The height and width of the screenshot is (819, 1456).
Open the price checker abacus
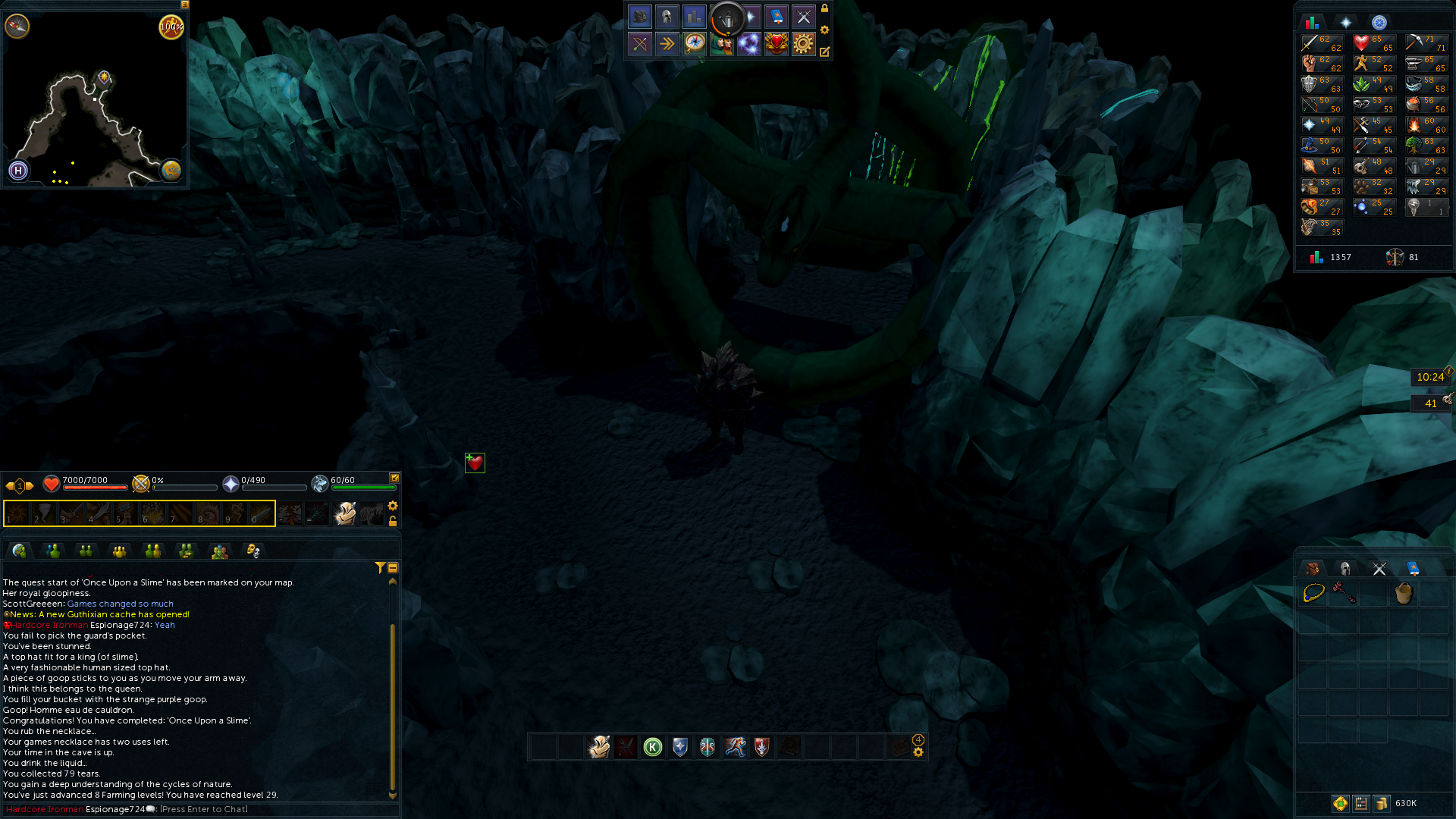coord(1361,803)
